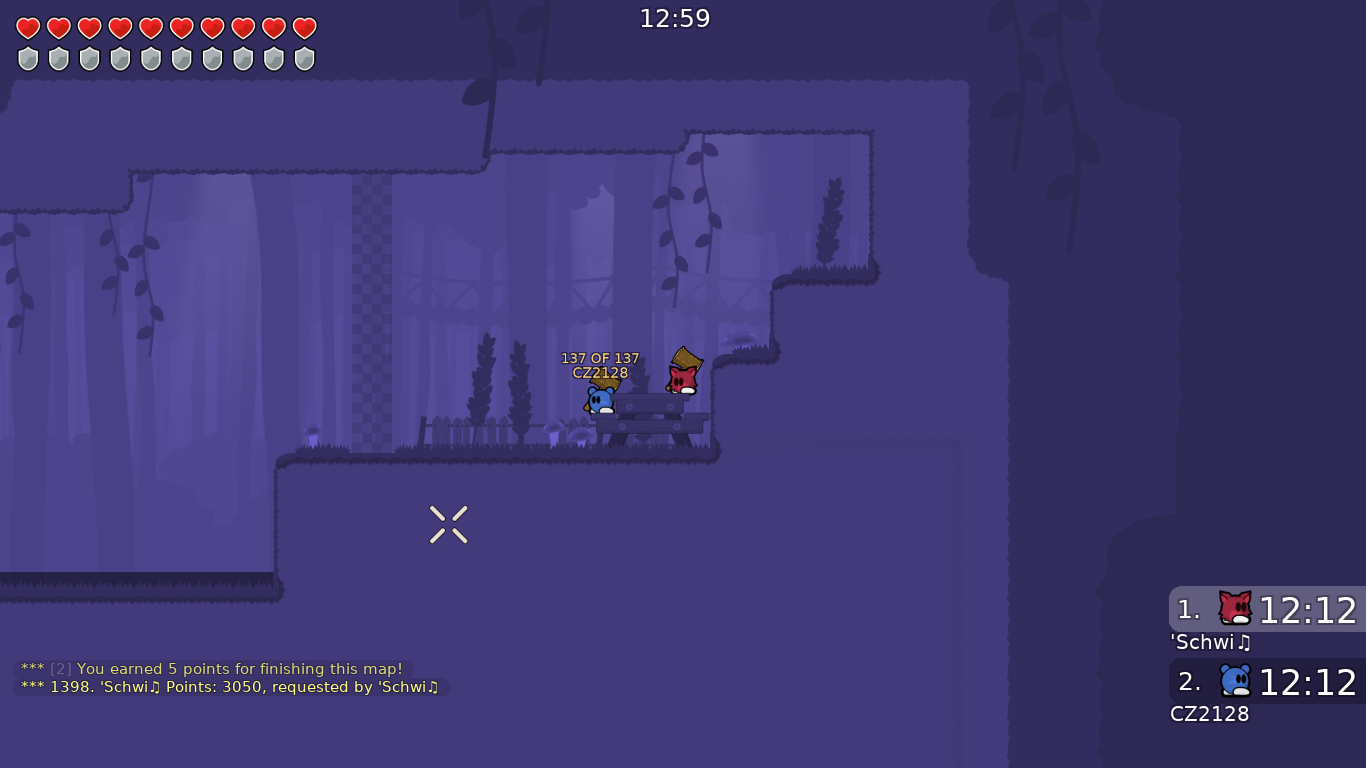The height and width of the screenshot is (768, 1366).
Task: Click the match timer showing 12:59
Action: click(x=675, y=18)
